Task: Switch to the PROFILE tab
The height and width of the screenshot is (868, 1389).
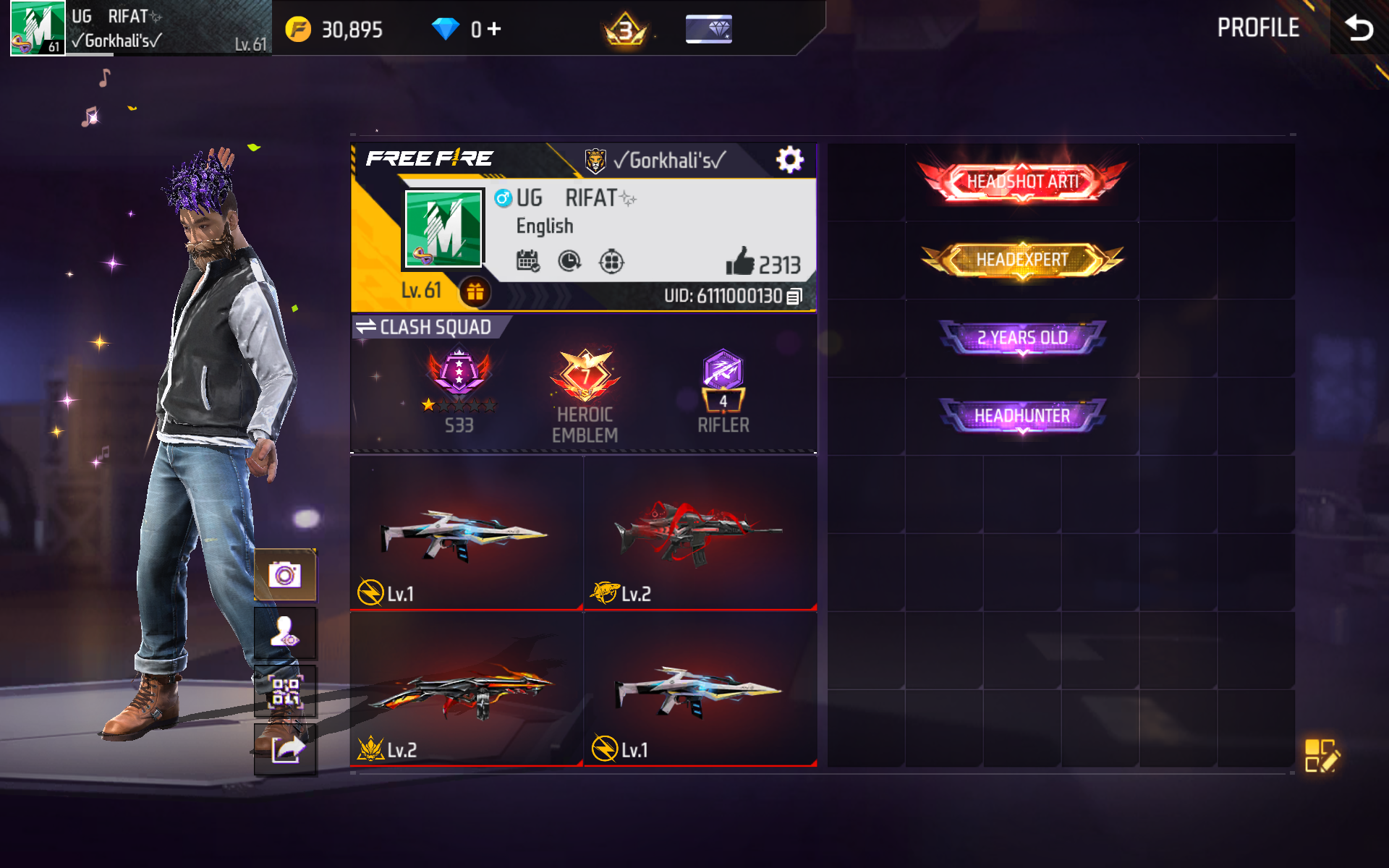Action: coord(1259,29)
